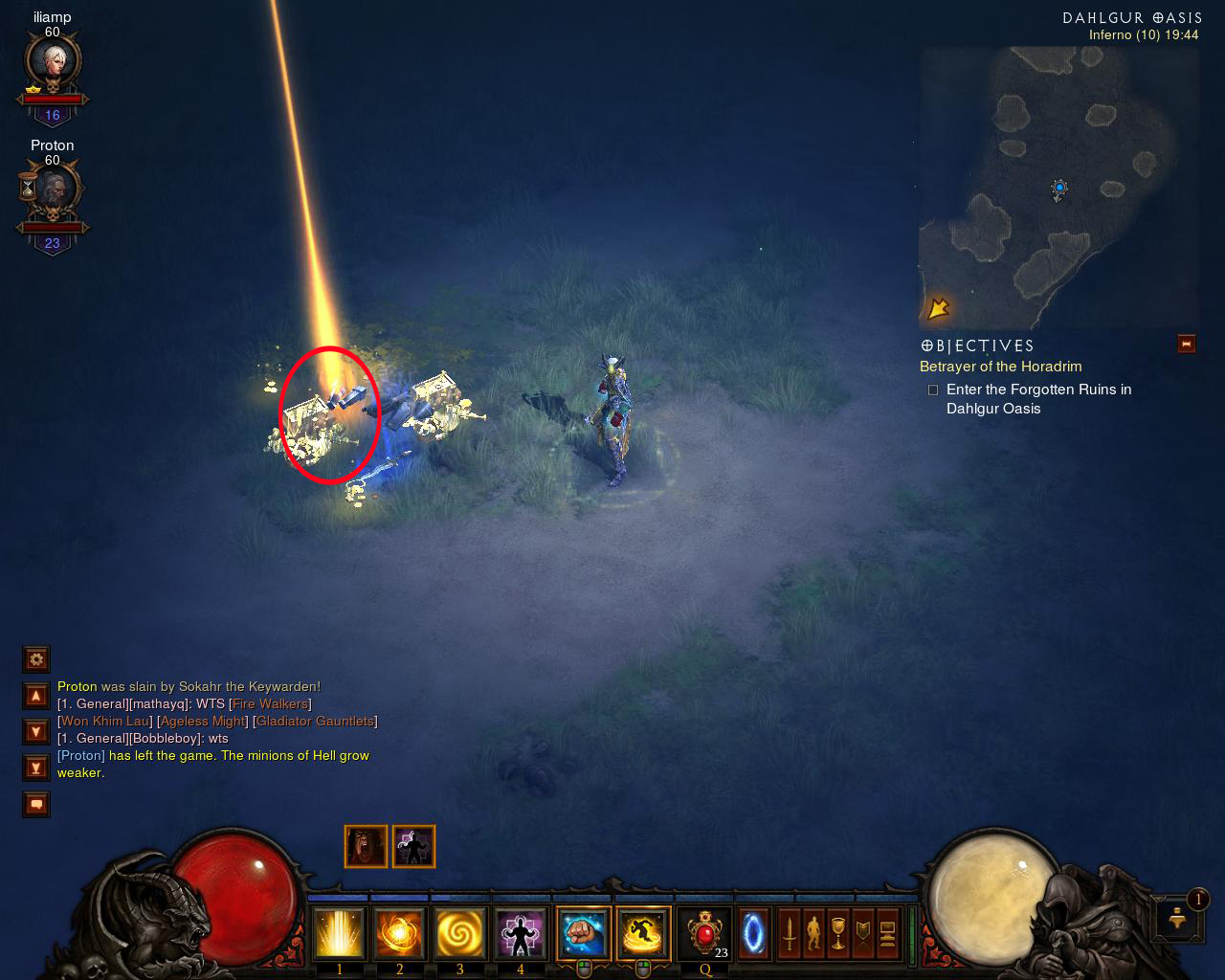Collapse the objectives tracker with the red button
The height and width of the screenshot is (980, 1225).
tap(1187, 344)
